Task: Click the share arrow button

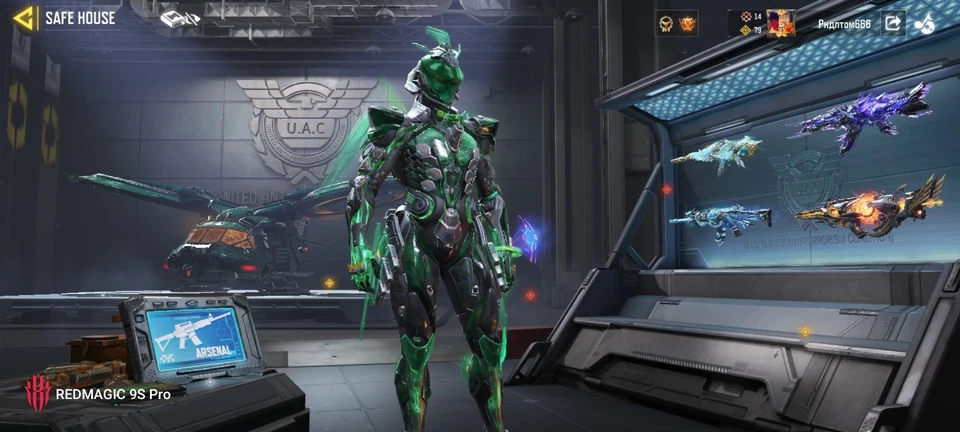Action: pyautogui.click(x=892, y=22)
